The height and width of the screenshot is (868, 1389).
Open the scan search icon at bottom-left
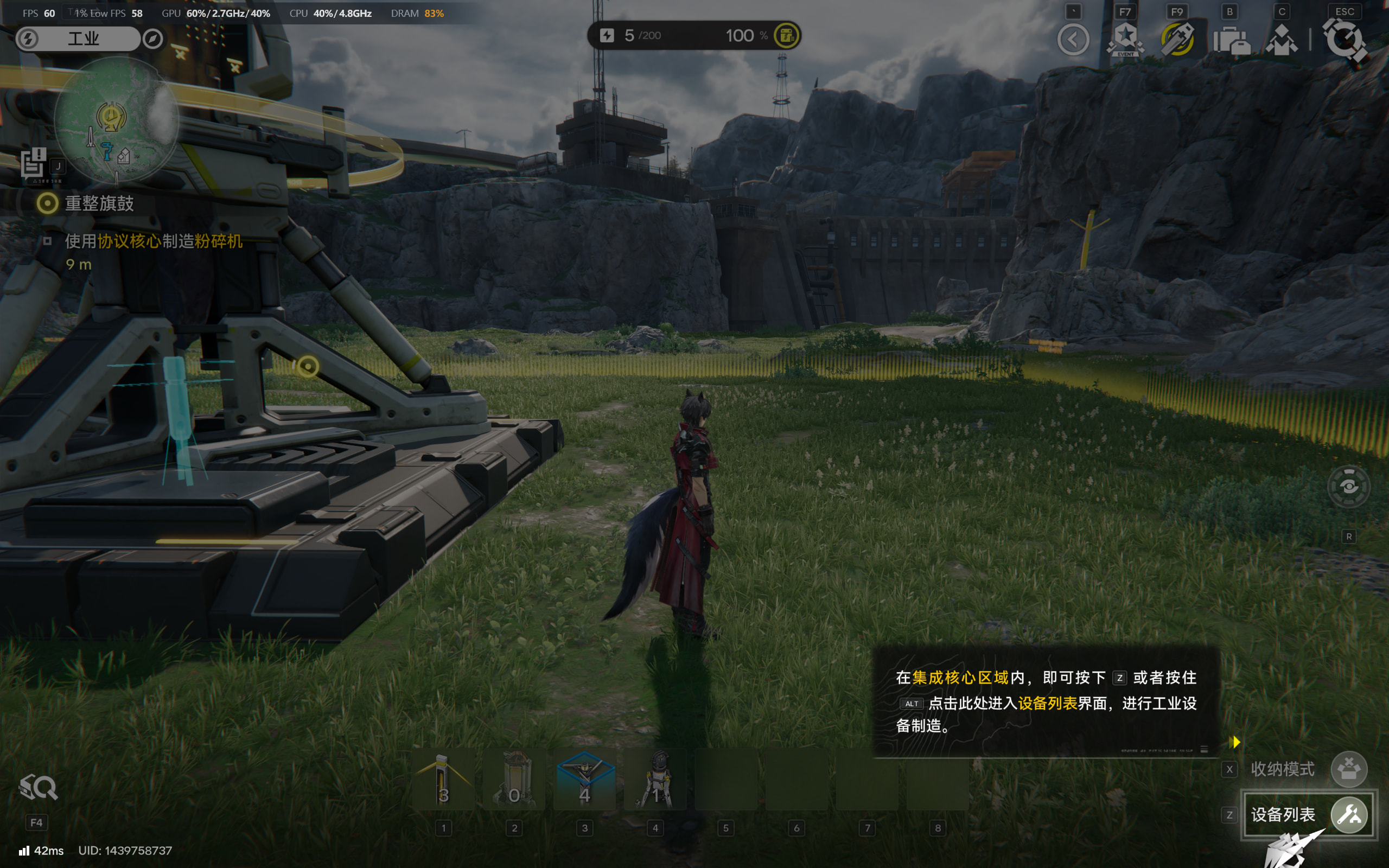pyautogui.click(x=38, y=787)
